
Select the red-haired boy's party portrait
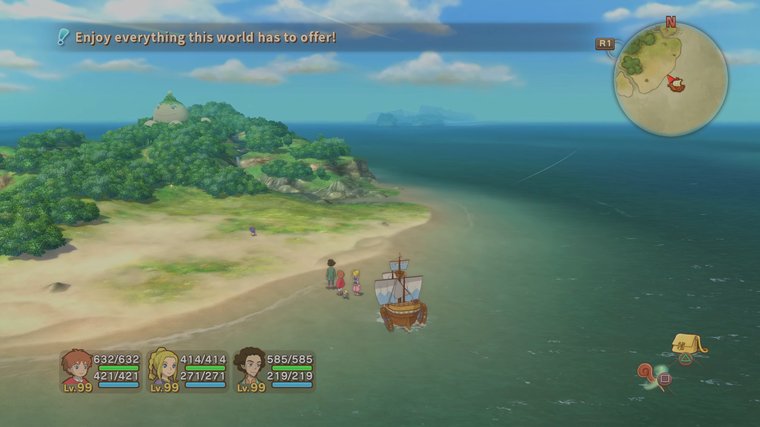tap(75, 368)
